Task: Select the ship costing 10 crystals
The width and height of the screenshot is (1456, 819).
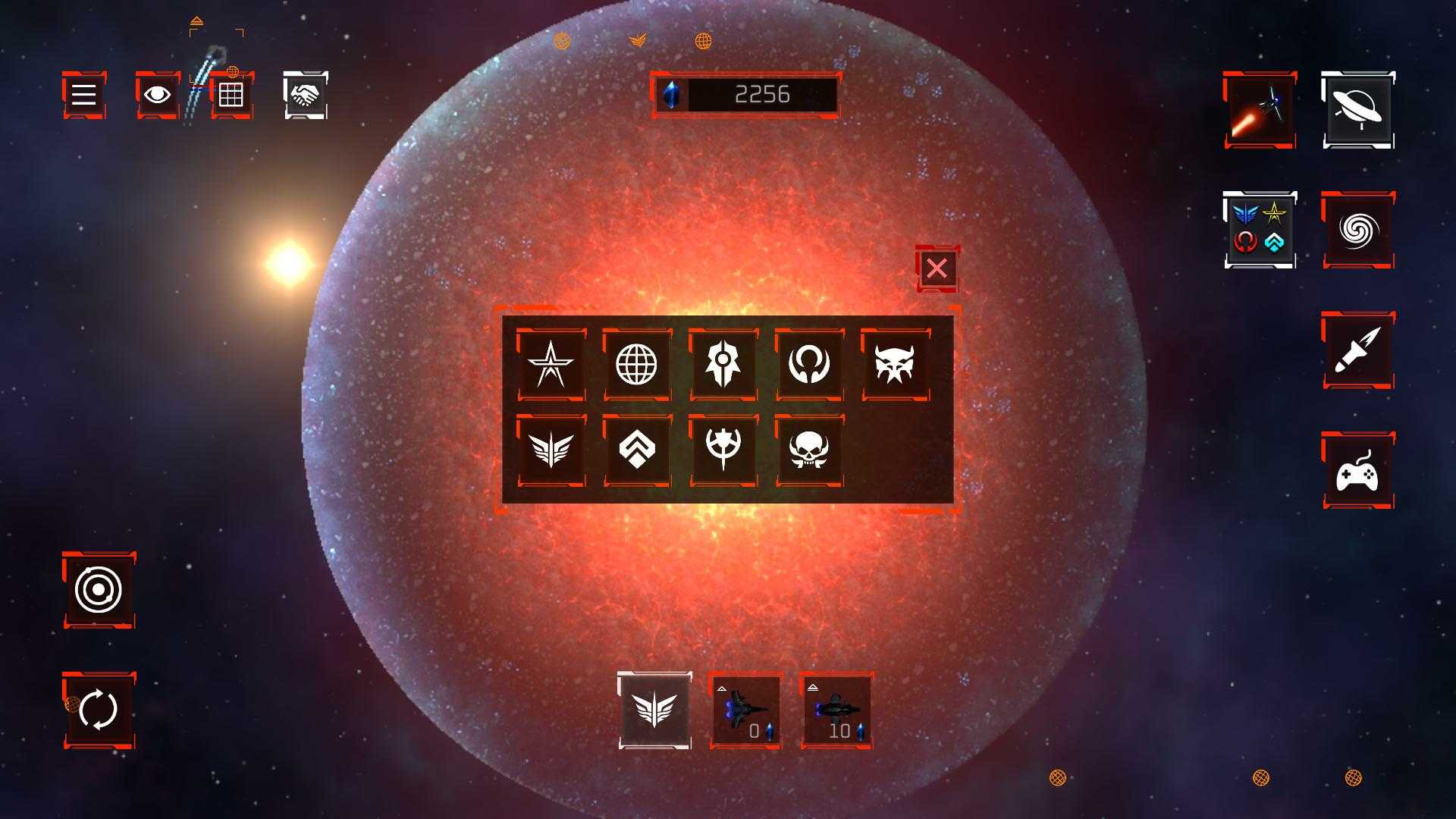Action: [x=836, y=711]
